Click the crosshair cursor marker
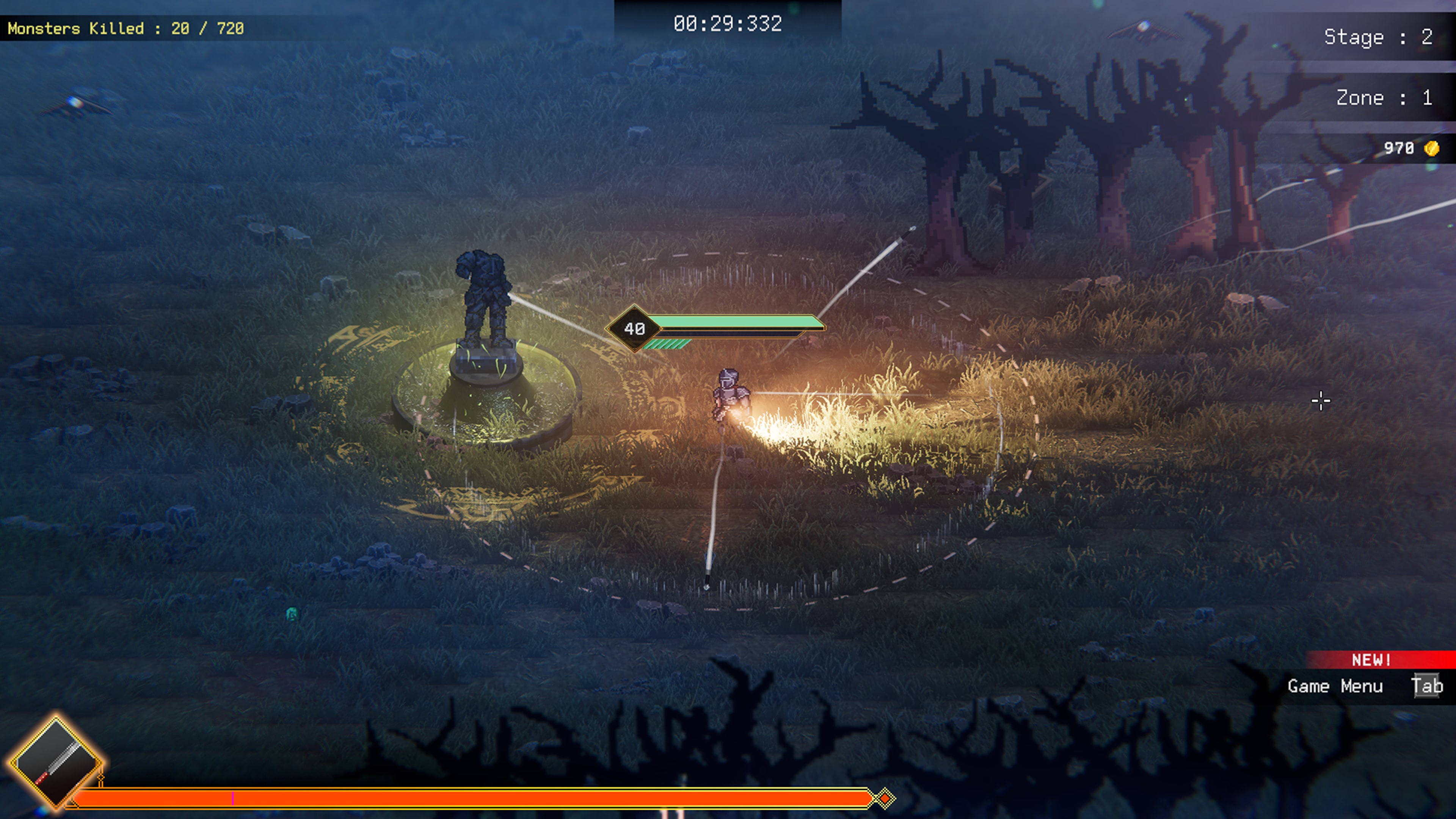This screenshot has height=819, width=1456. tap(1321, 401)
